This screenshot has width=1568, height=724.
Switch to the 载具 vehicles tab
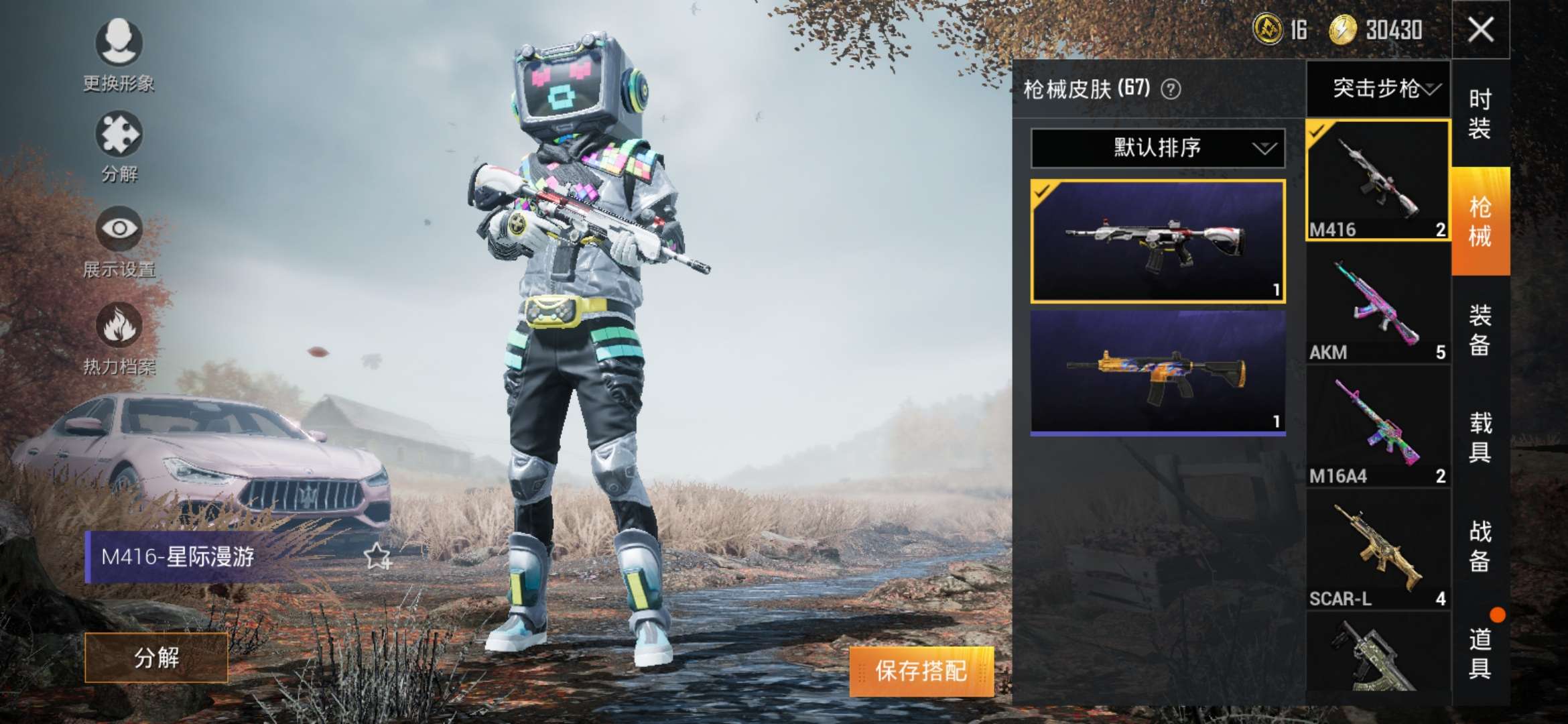coord(1480,437)
